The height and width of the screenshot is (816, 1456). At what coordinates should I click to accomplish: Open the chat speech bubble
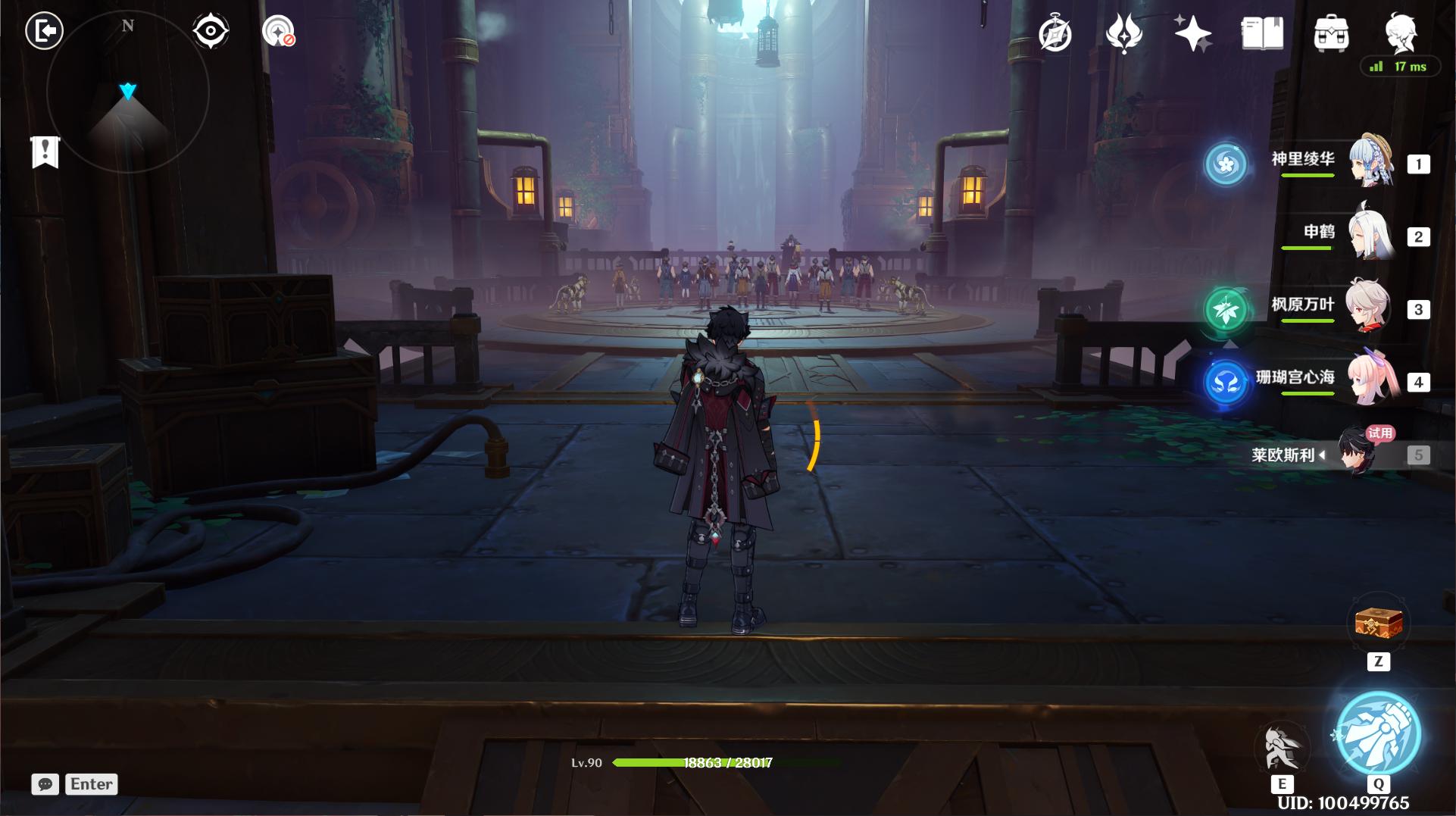45,784
